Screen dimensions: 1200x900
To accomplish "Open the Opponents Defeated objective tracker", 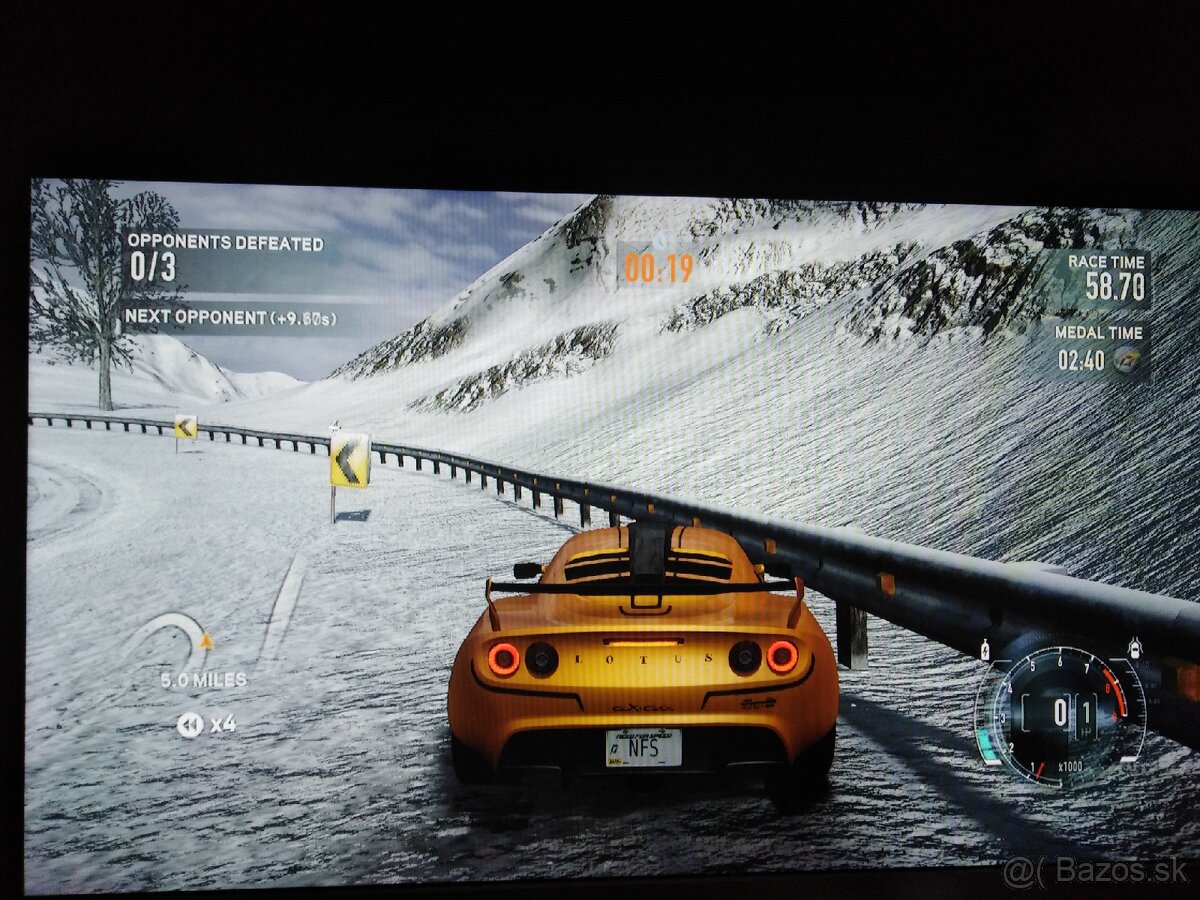I will [223, 256].
